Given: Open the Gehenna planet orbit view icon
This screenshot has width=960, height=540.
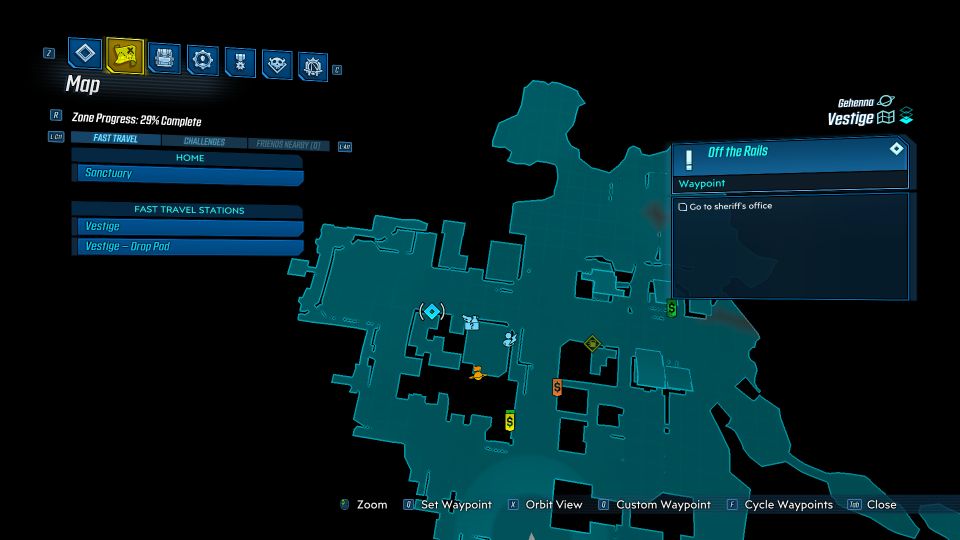Looking at the screenshot, I should 886,102.
